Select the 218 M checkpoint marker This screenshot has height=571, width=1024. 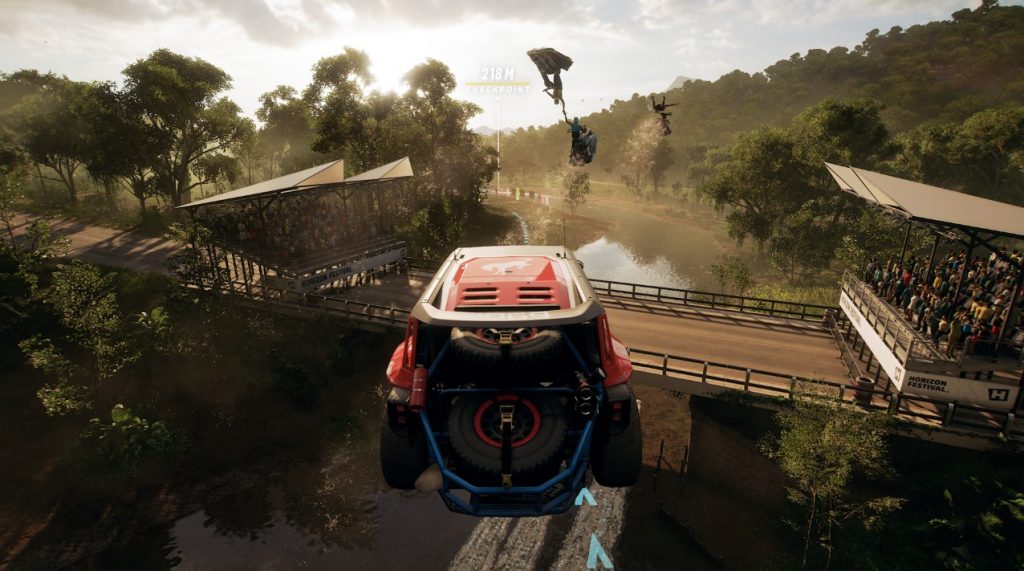coord(497,80)
